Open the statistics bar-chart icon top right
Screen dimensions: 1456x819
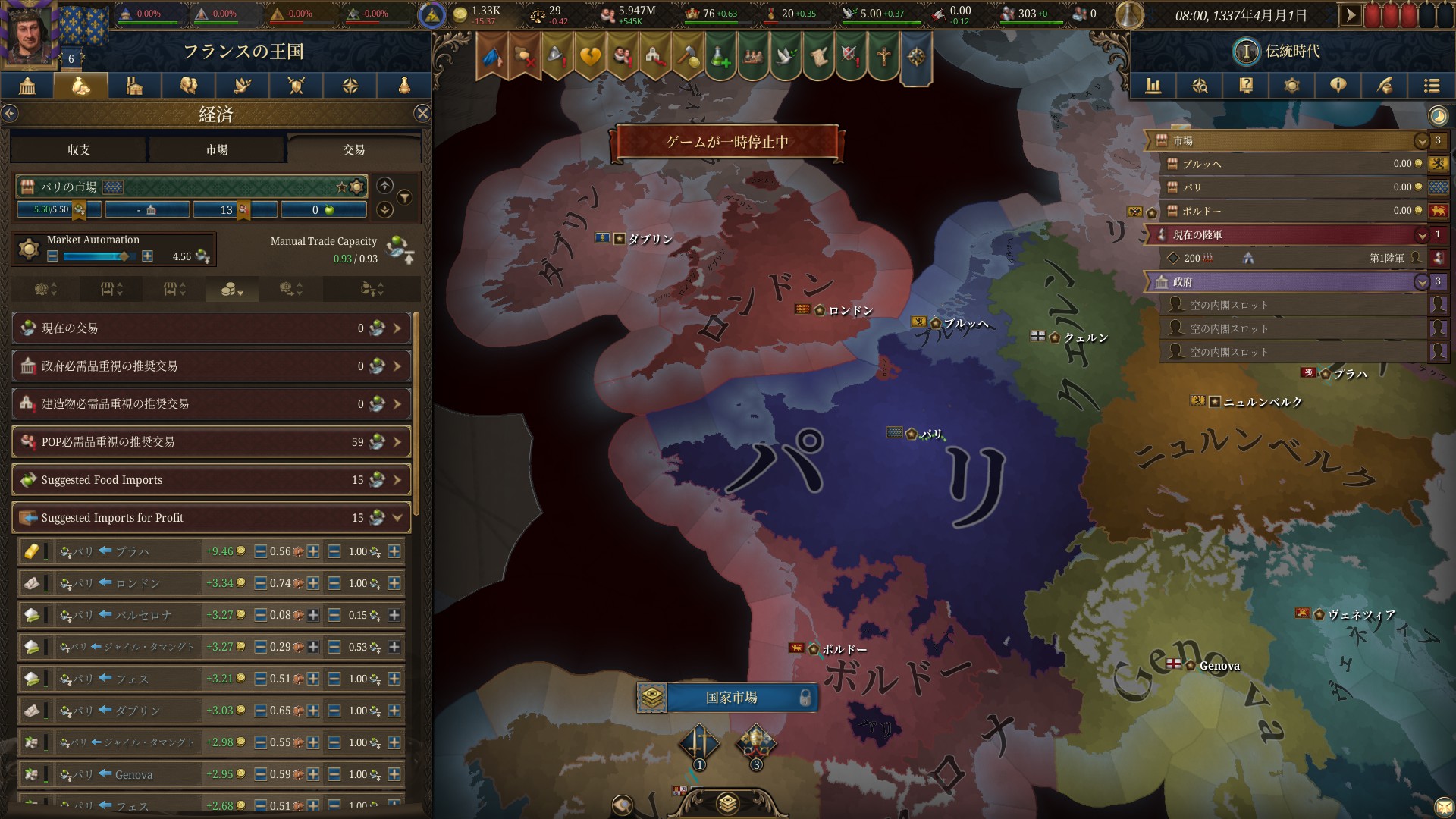1153,86
